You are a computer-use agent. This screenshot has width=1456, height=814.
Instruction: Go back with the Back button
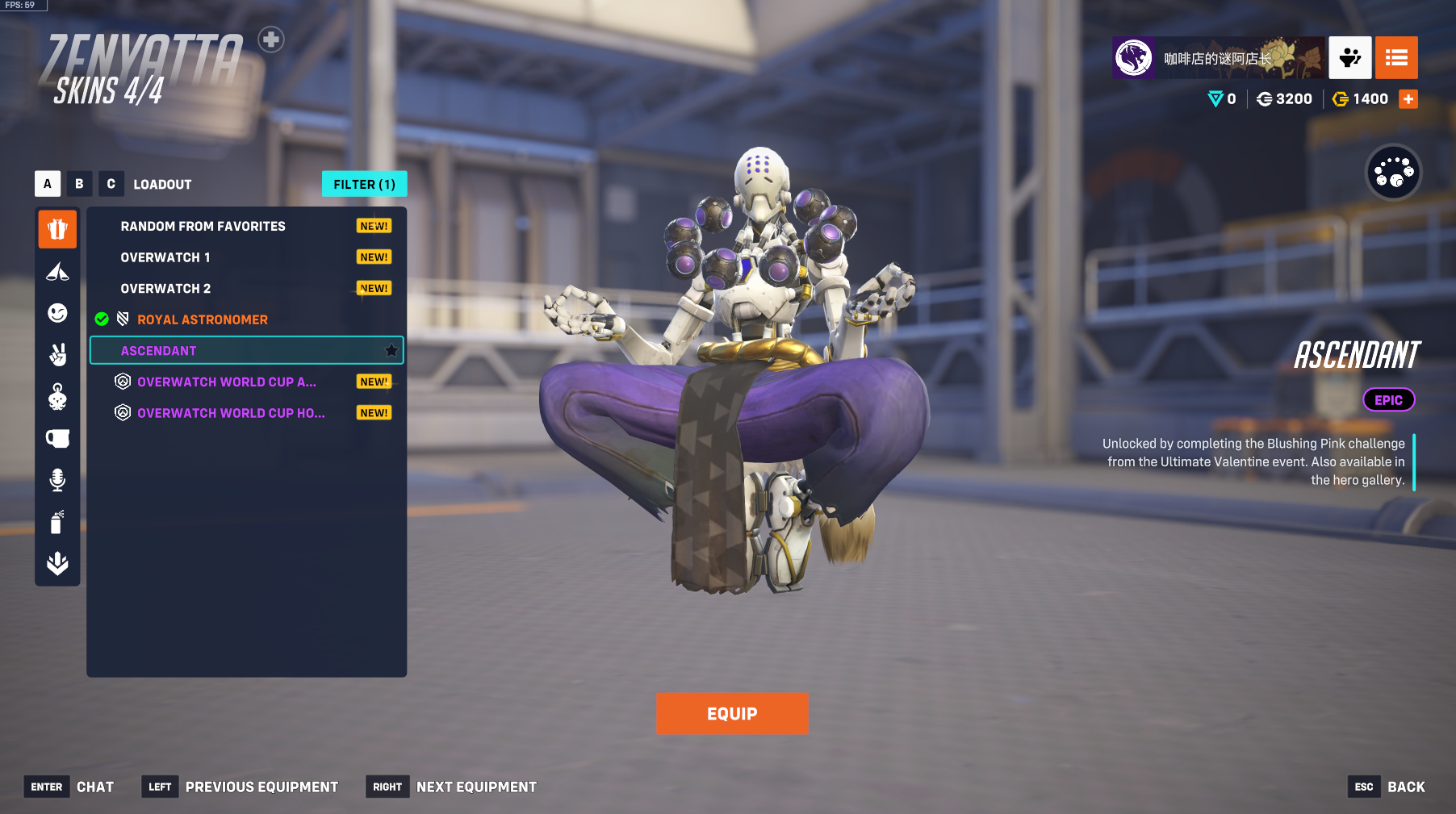[1405, 787]
